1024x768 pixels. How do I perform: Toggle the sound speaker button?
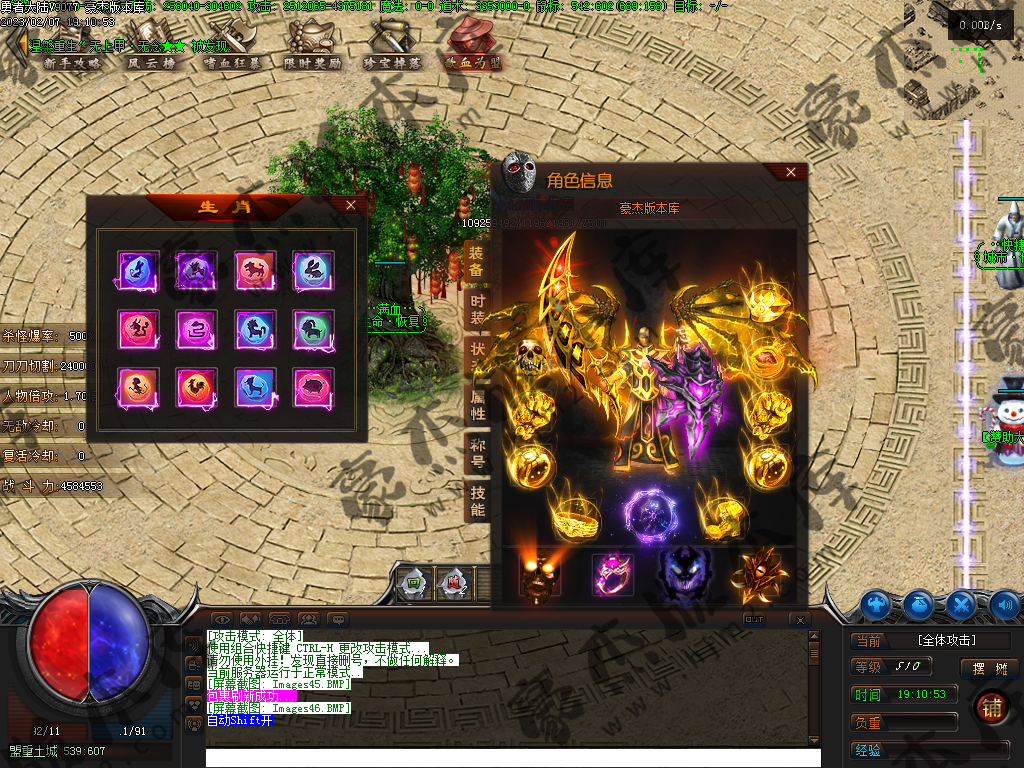click(1004, 604)
